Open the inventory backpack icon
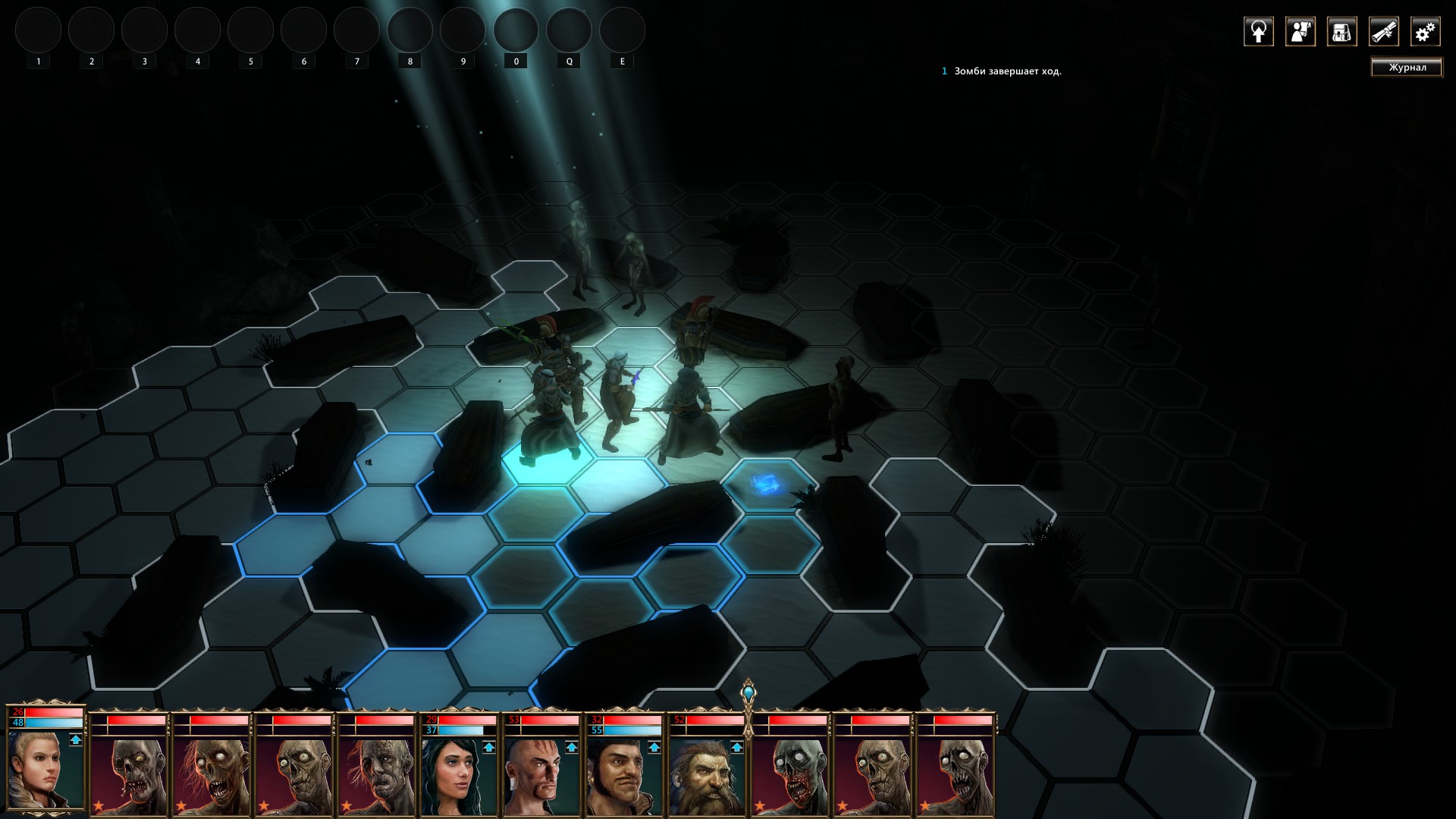 click(x=1341, y=33)
